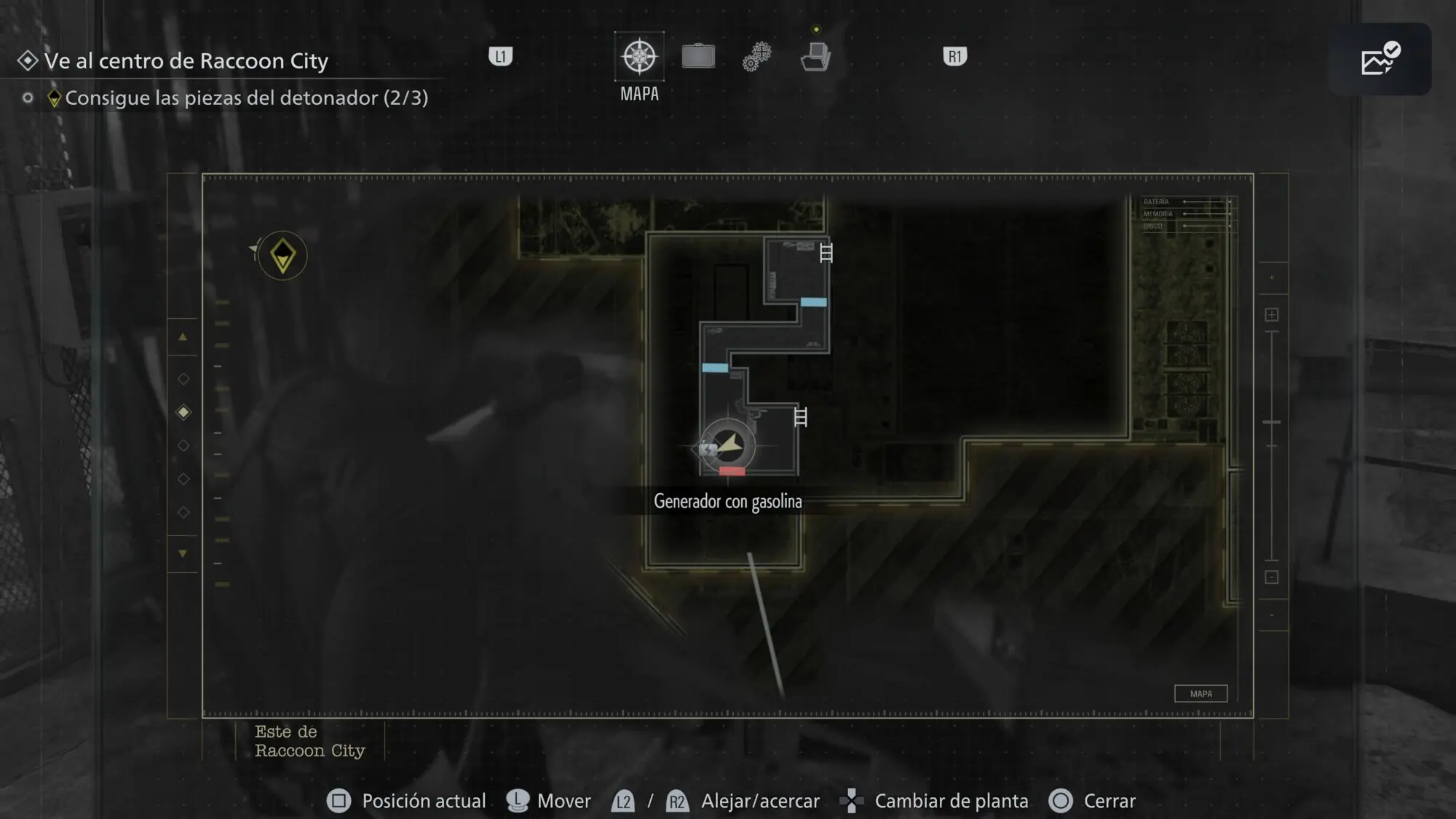Click the lower ladder icon on map
This screenshot has height=819, width=1456.
[801, 417]
